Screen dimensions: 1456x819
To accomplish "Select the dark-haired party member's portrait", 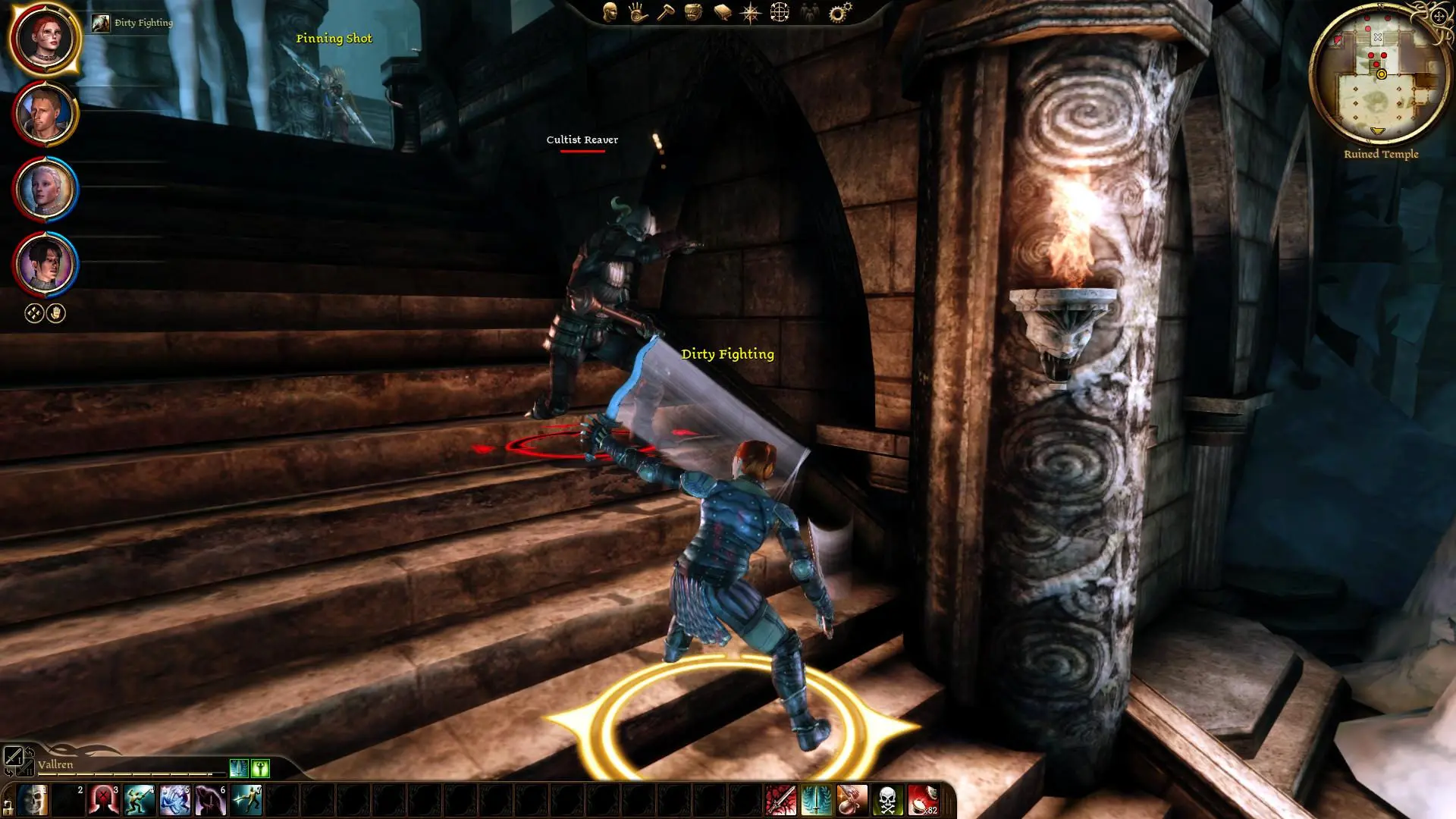I will [45, 264].
